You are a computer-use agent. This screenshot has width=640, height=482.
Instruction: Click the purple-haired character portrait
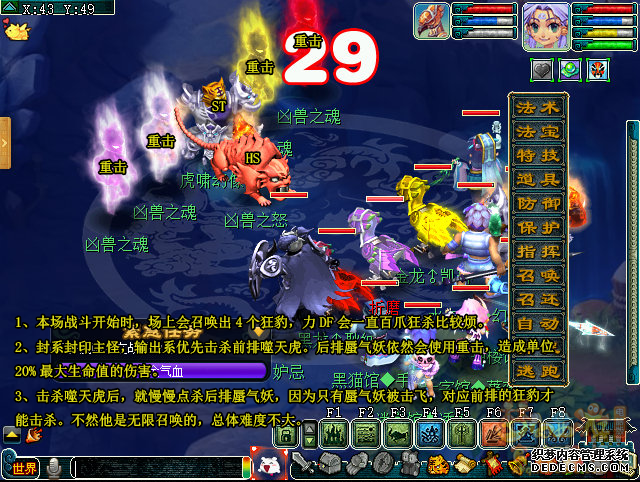coord(546,26)
